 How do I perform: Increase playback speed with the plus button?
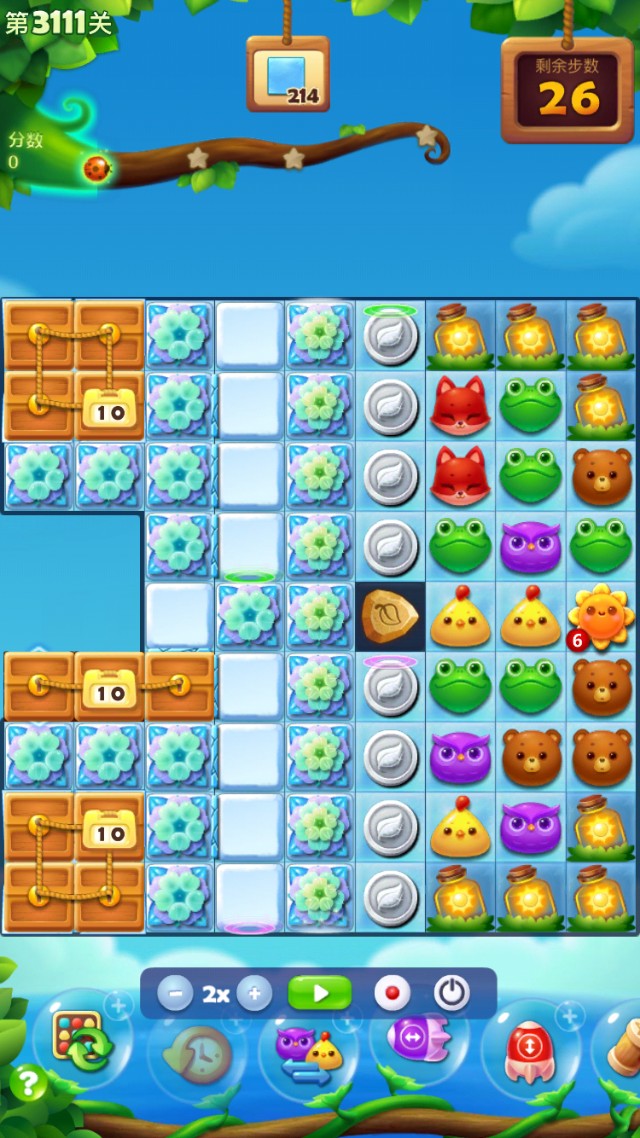pyautogui.click(x=254, y=994)
